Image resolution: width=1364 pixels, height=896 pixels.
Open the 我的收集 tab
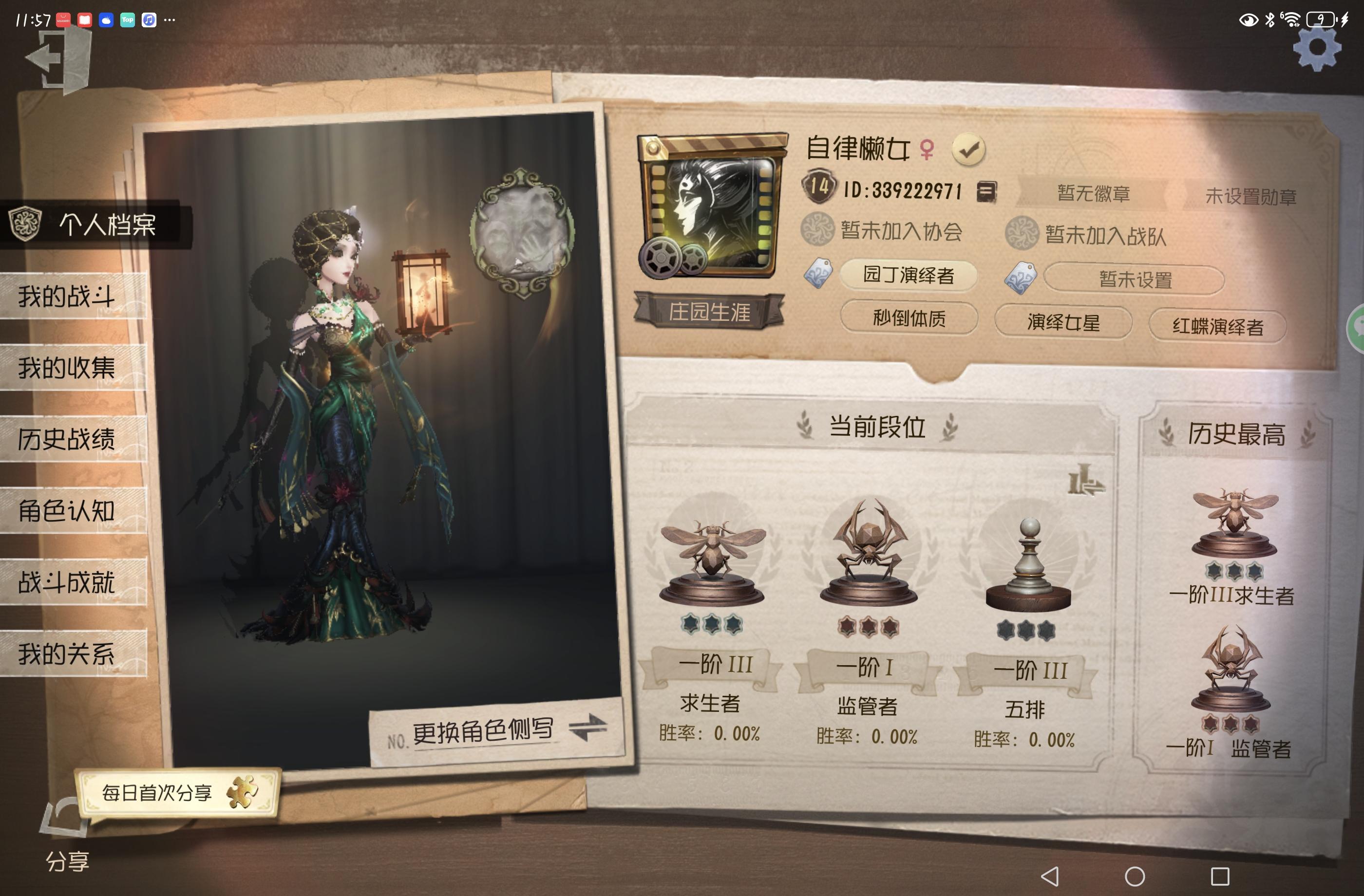67,368
